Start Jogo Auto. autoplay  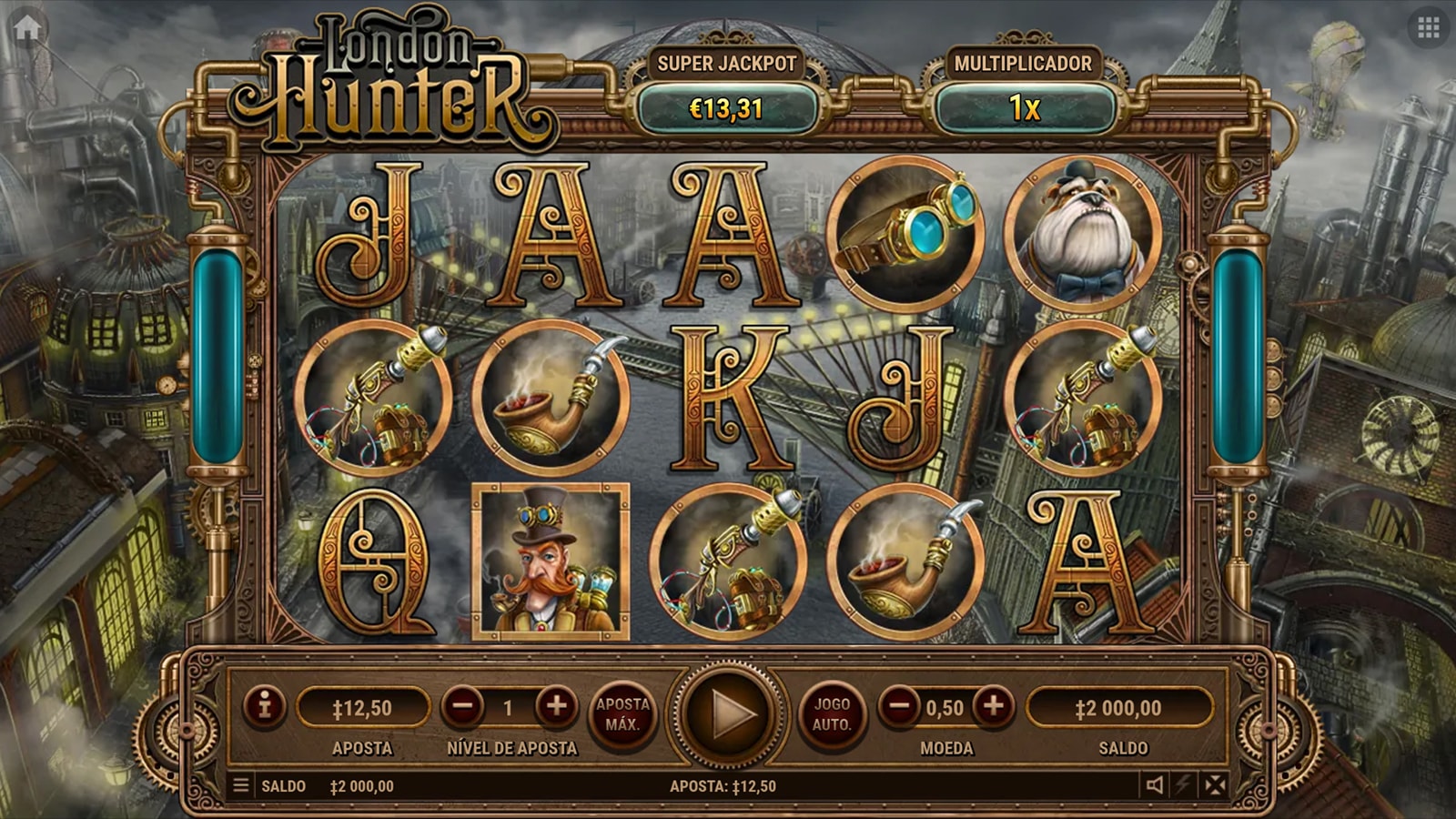pos(832,714)
